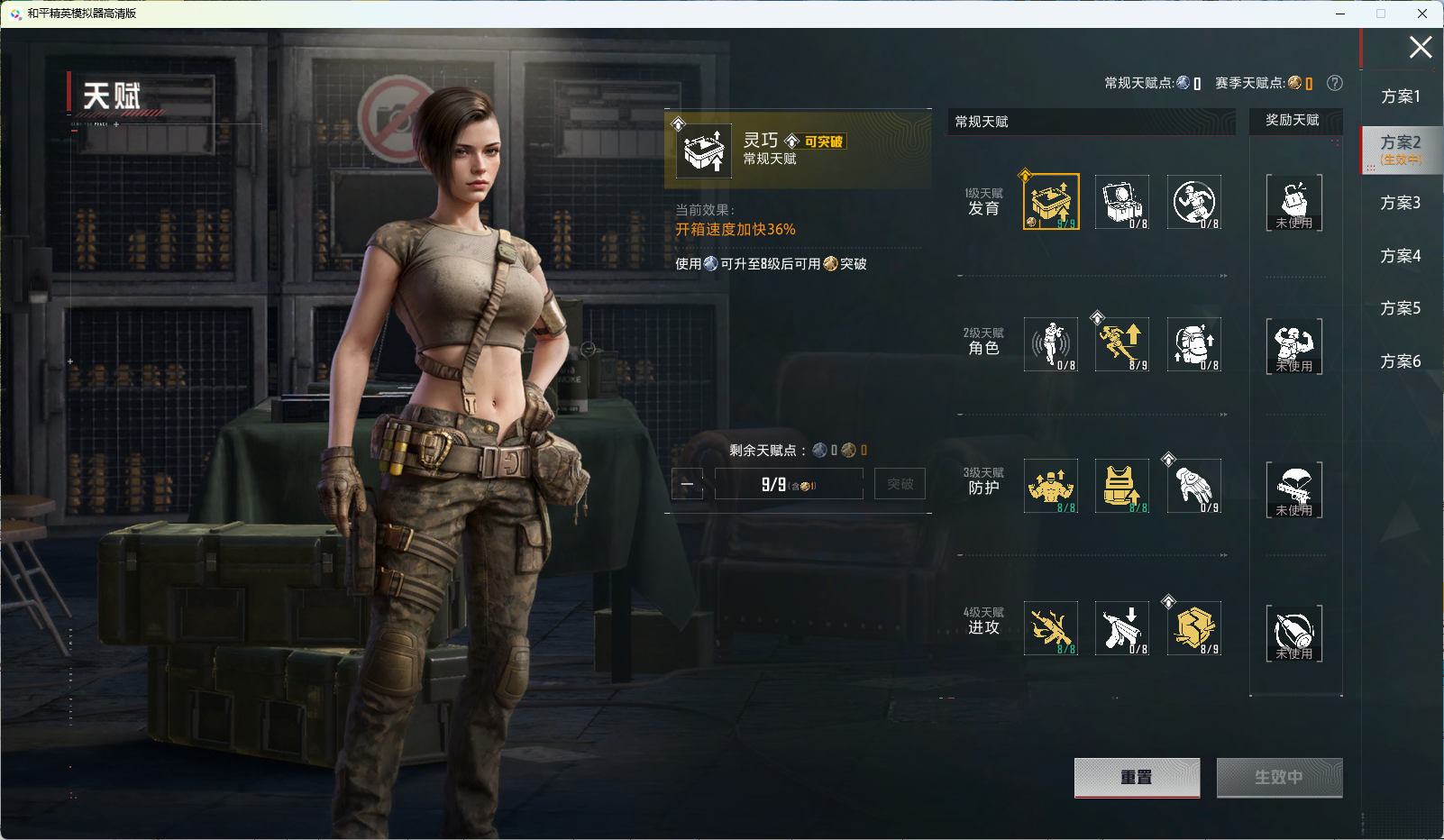Click the 突破 breakthrough button
The height and width of the screenshot is (840, 1444).
click(x=900, y=484)
